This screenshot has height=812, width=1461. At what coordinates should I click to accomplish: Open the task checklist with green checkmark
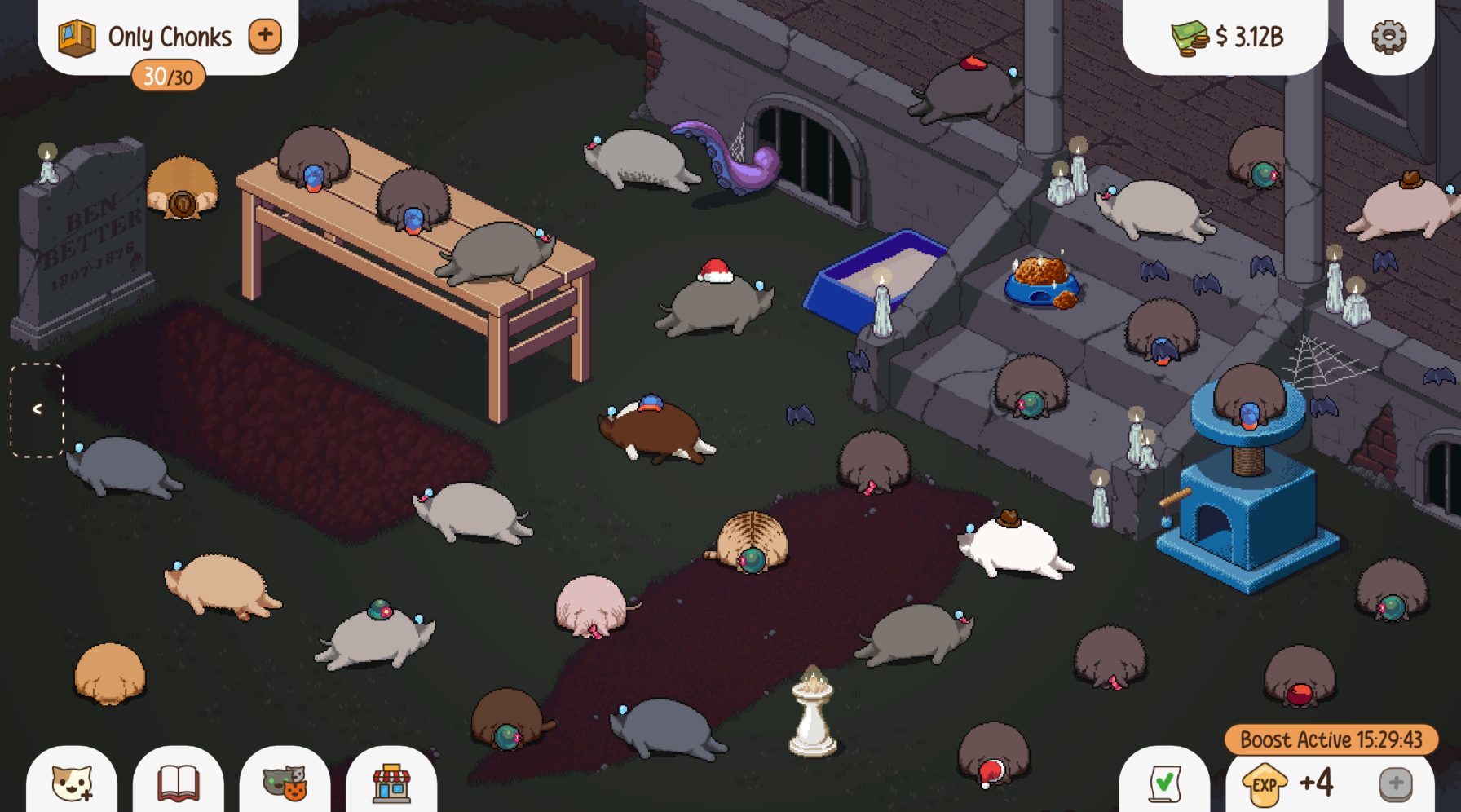pos(1165,784)
